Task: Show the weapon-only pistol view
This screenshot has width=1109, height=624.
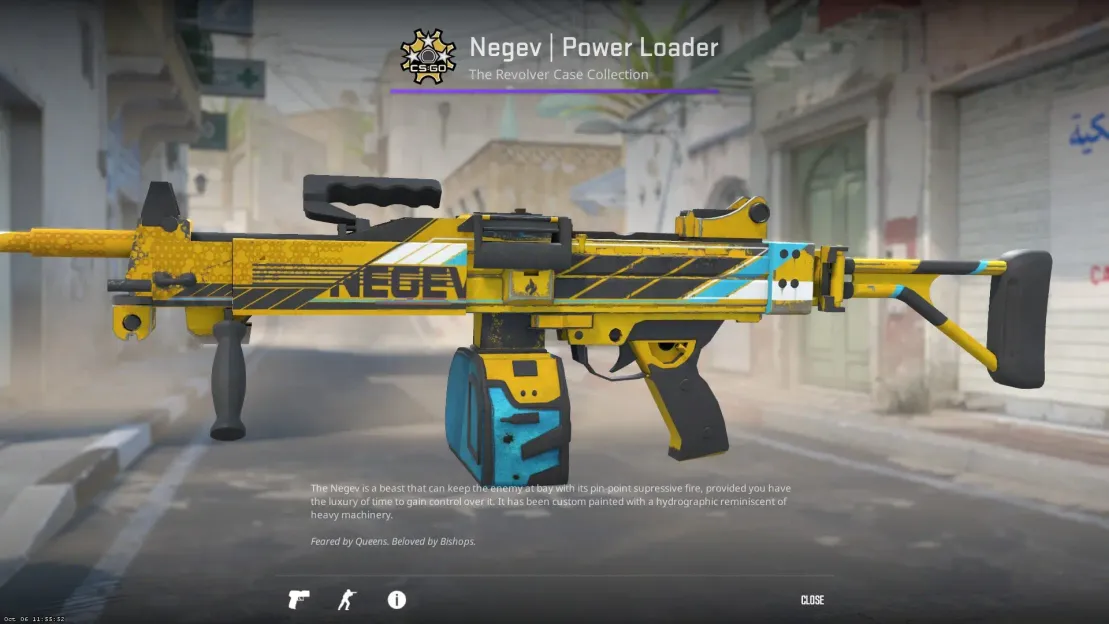Action: (298, 600)
